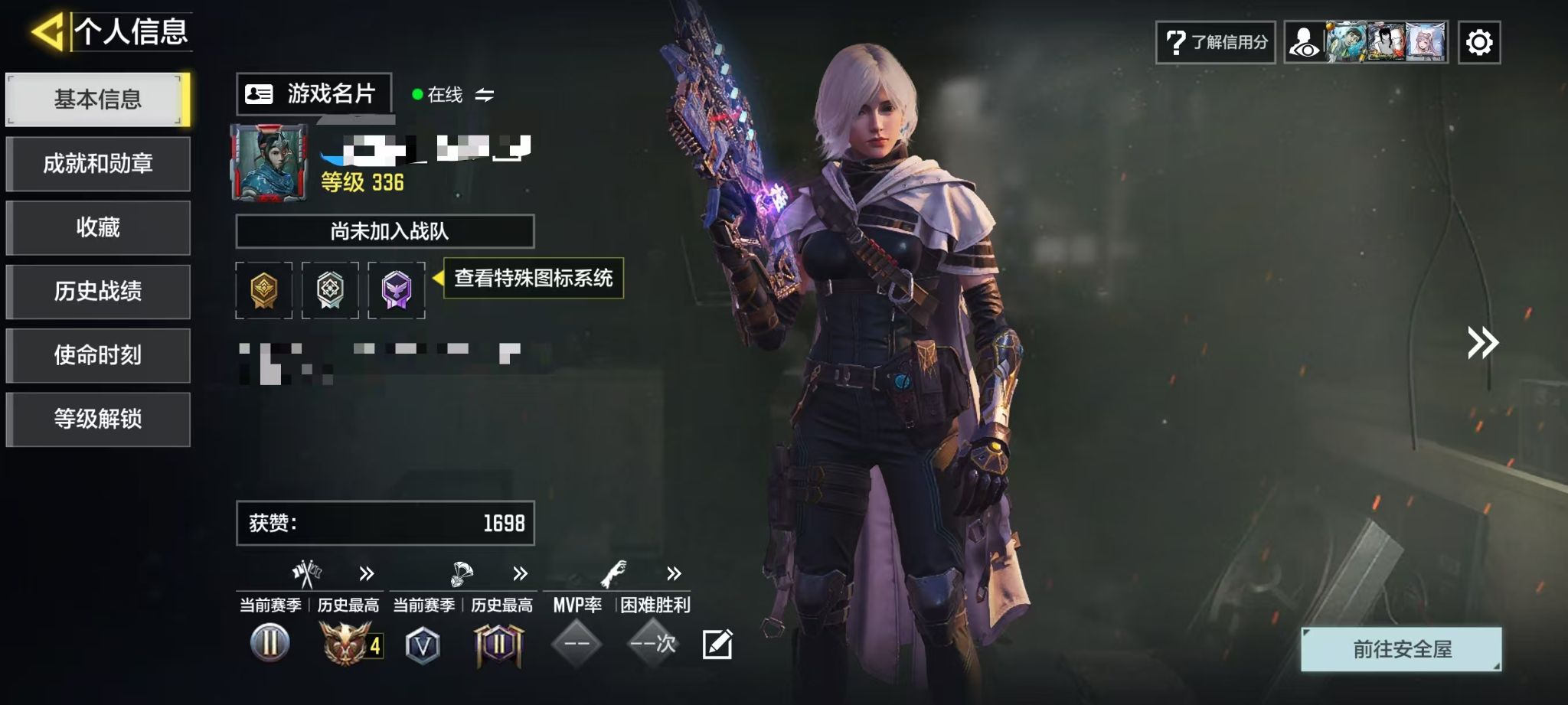Expand the right double-arrow panel
Image resolution: width=1568 pixels, height=705 pixels.
tap(1482, 343)
